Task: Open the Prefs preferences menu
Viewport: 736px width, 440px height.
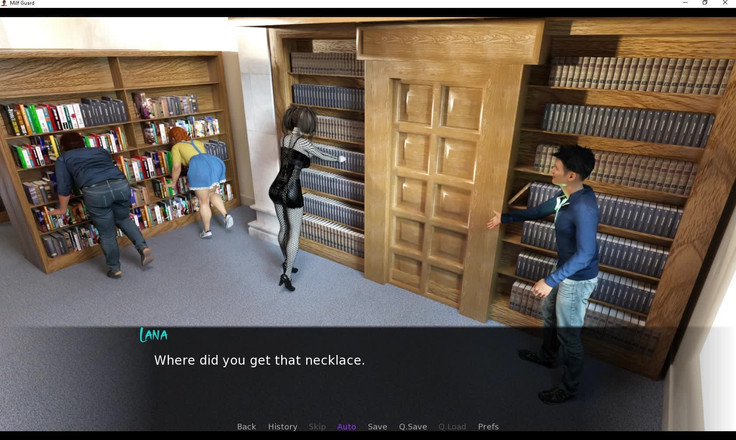Action: [x=488, y=427]
